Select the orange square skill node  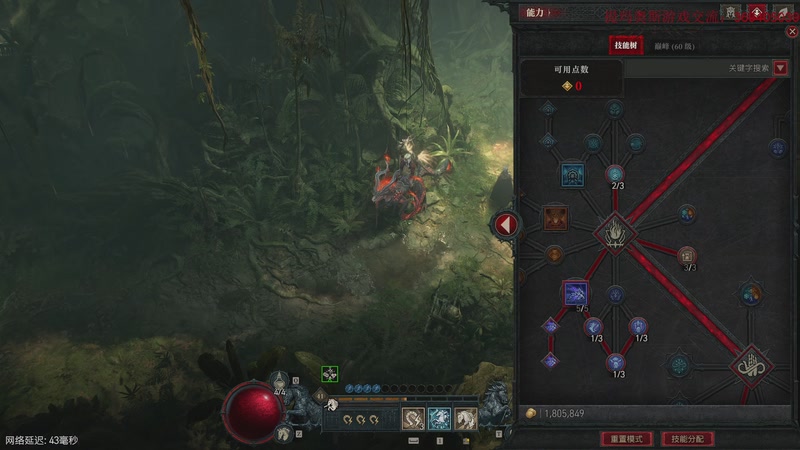tap(556, 218)
